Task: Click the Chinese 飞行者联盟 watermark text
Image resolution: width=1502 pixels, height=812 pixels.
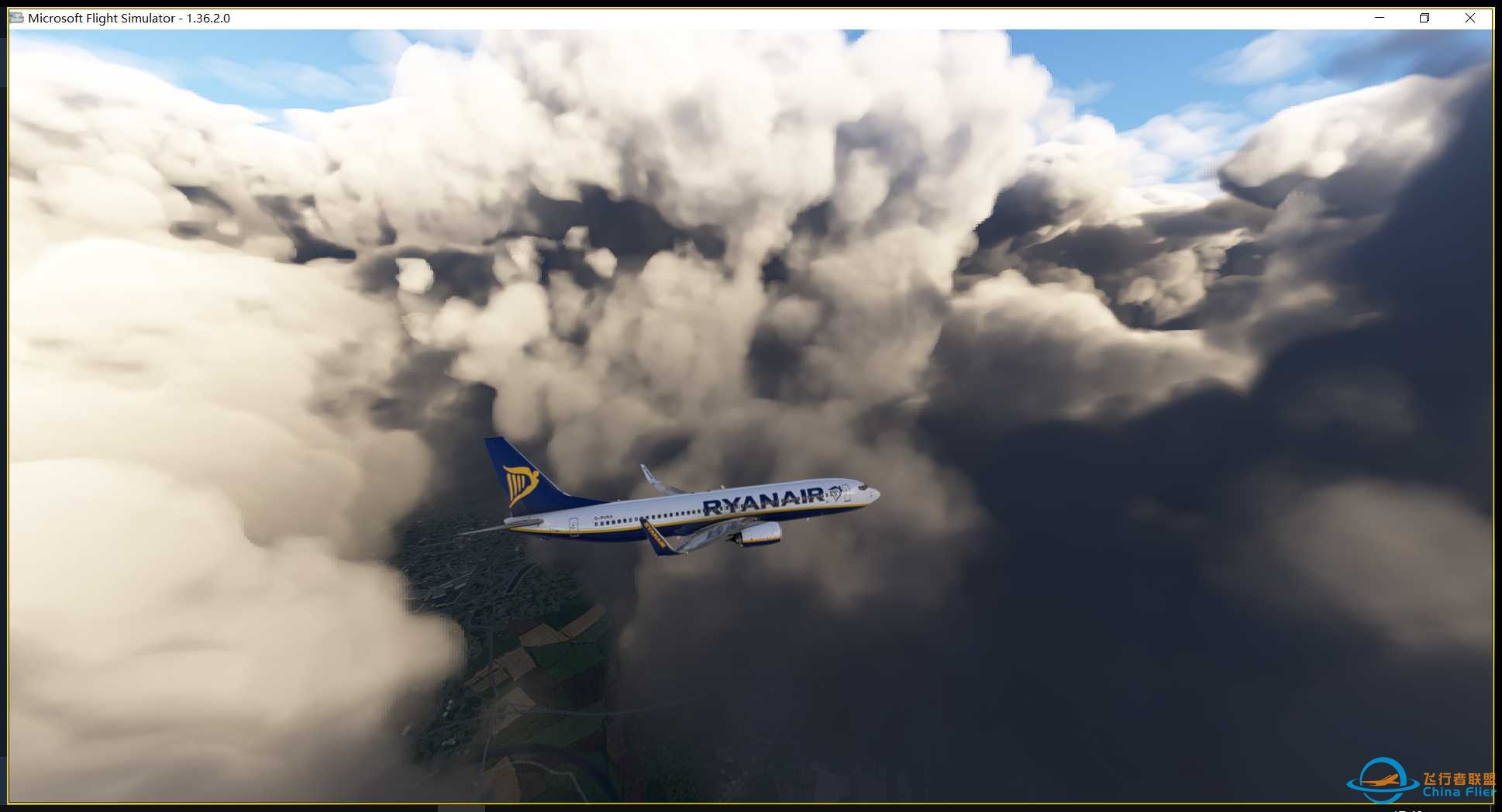Action: pos(1460,779)
